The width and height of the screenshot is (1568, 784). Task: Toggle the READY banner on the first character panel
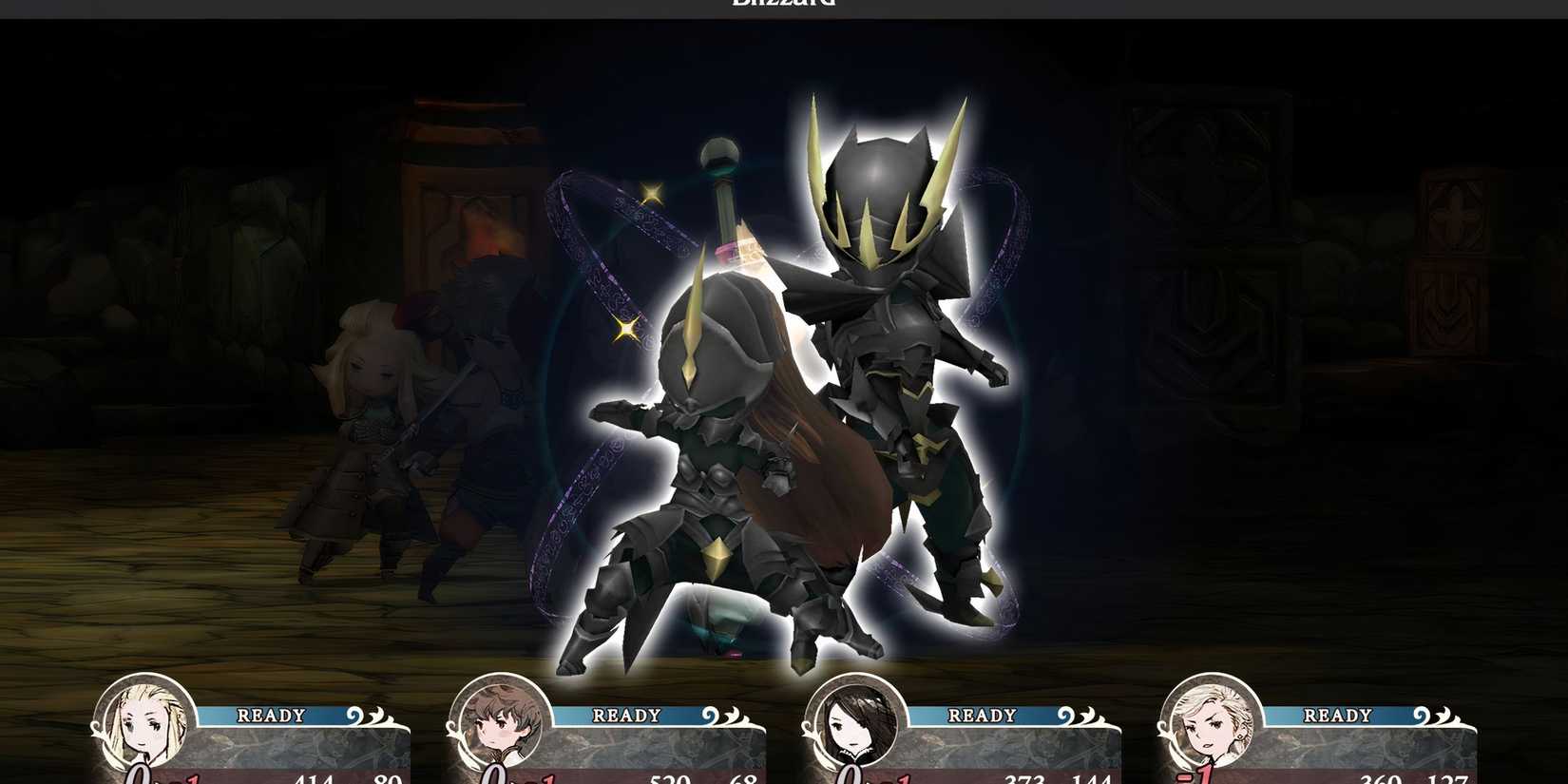[x=271, y=715]
